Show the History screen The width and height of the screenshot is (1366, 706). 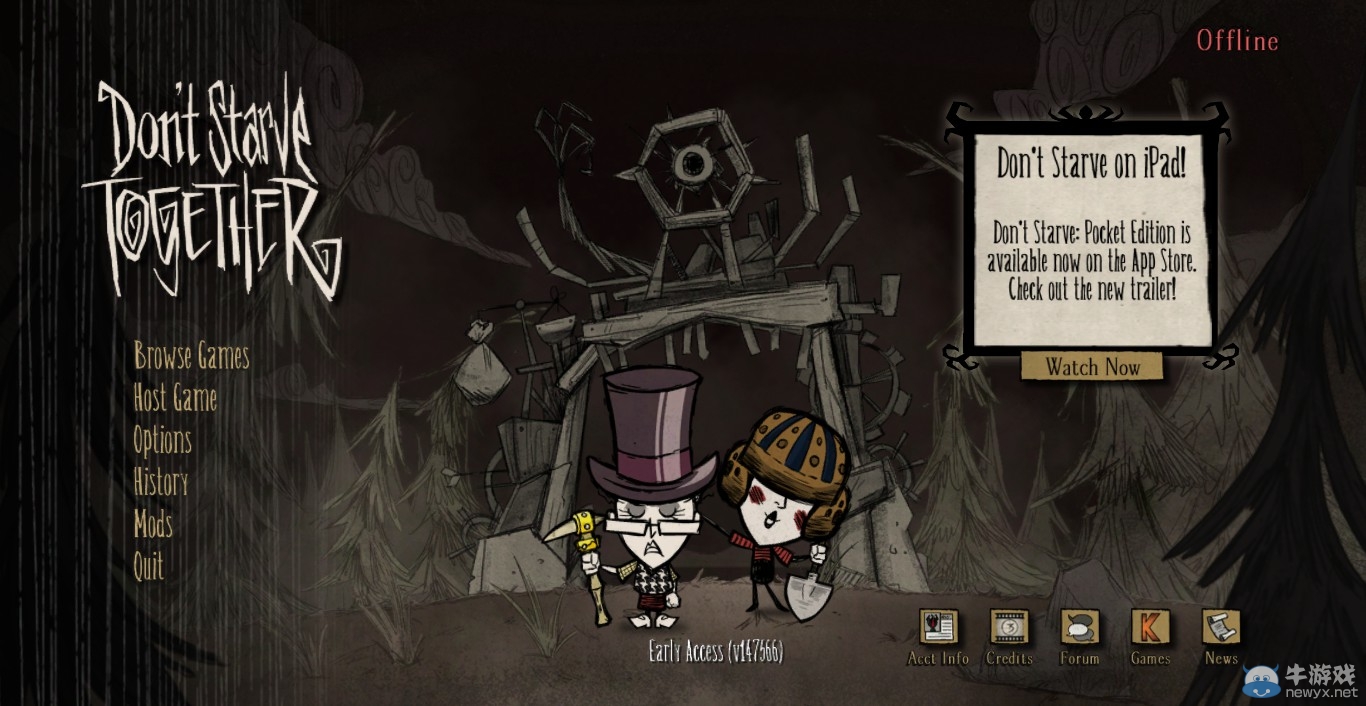point(160,482)
